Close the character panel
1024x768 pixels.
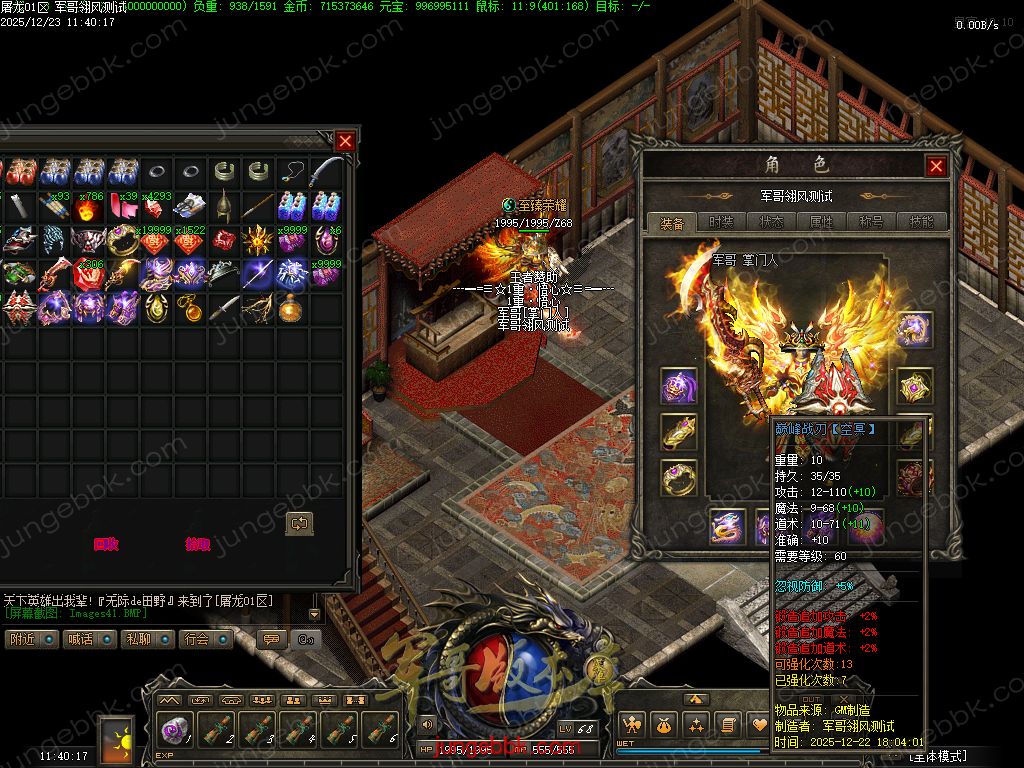[936, 166]
